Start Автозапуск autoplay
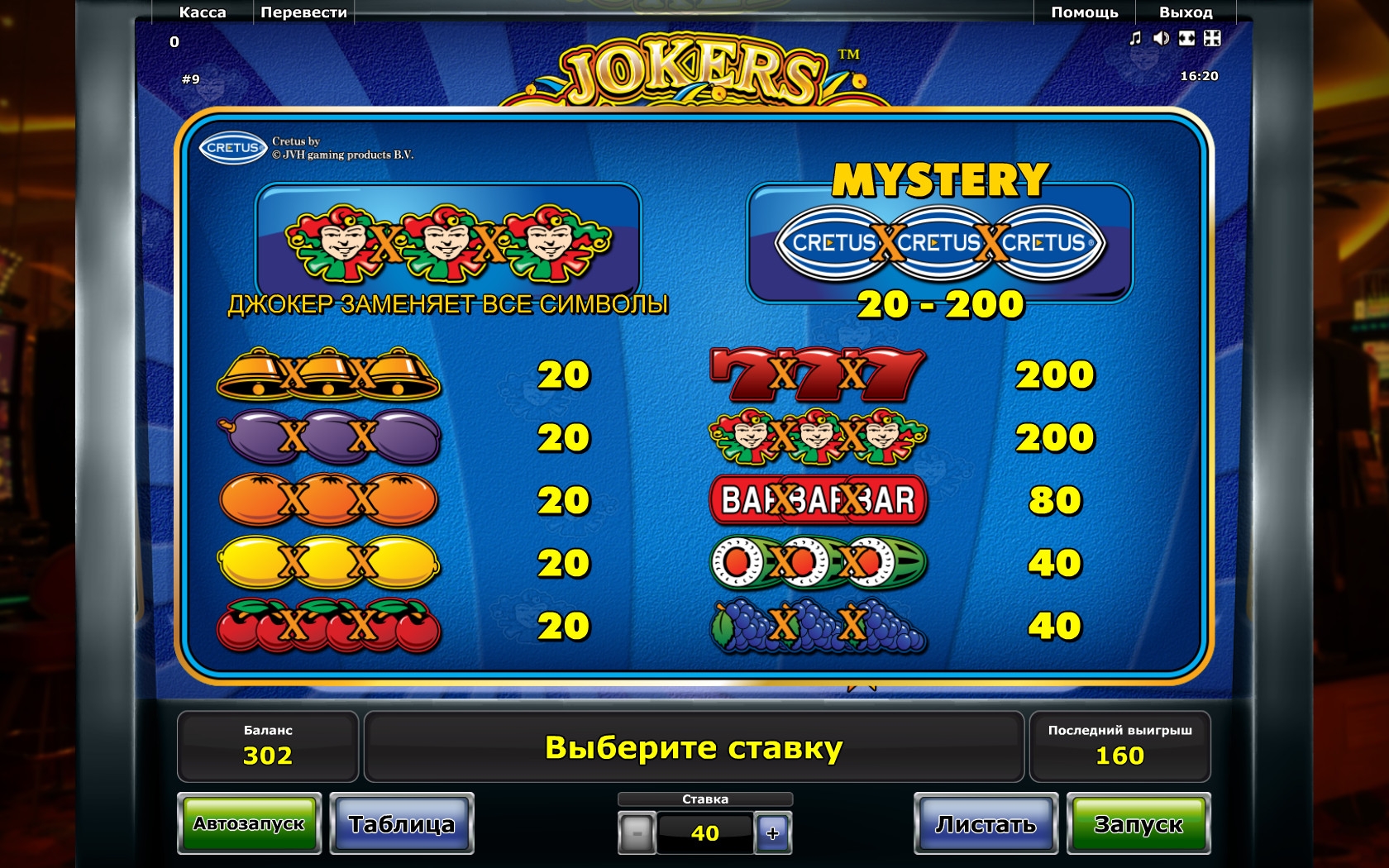Viewport: 1389px width, 868px height. tap(249, 823)
